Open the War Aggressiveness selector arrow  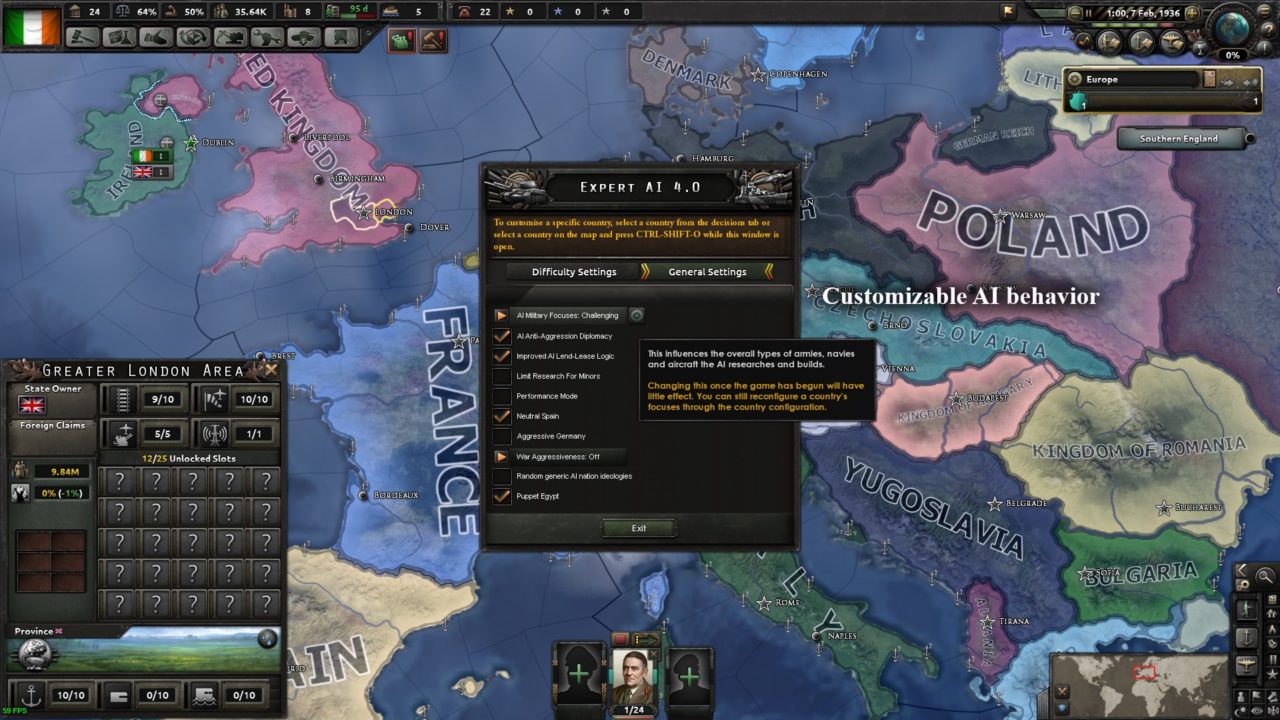(x=504, y=456)
